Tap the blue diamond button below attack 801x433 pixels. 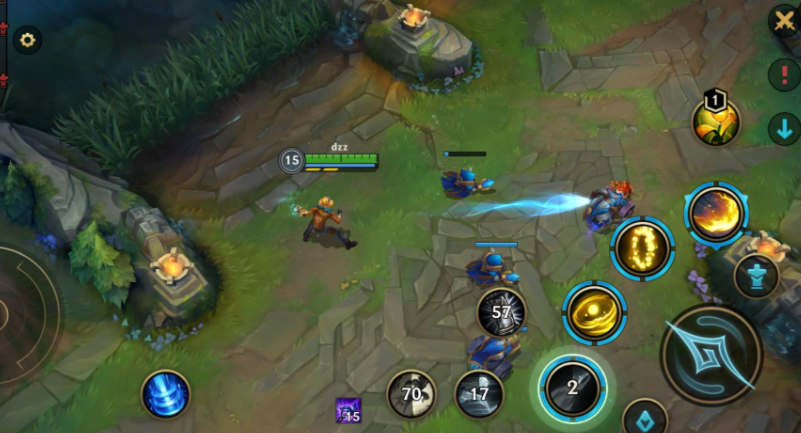644,420
